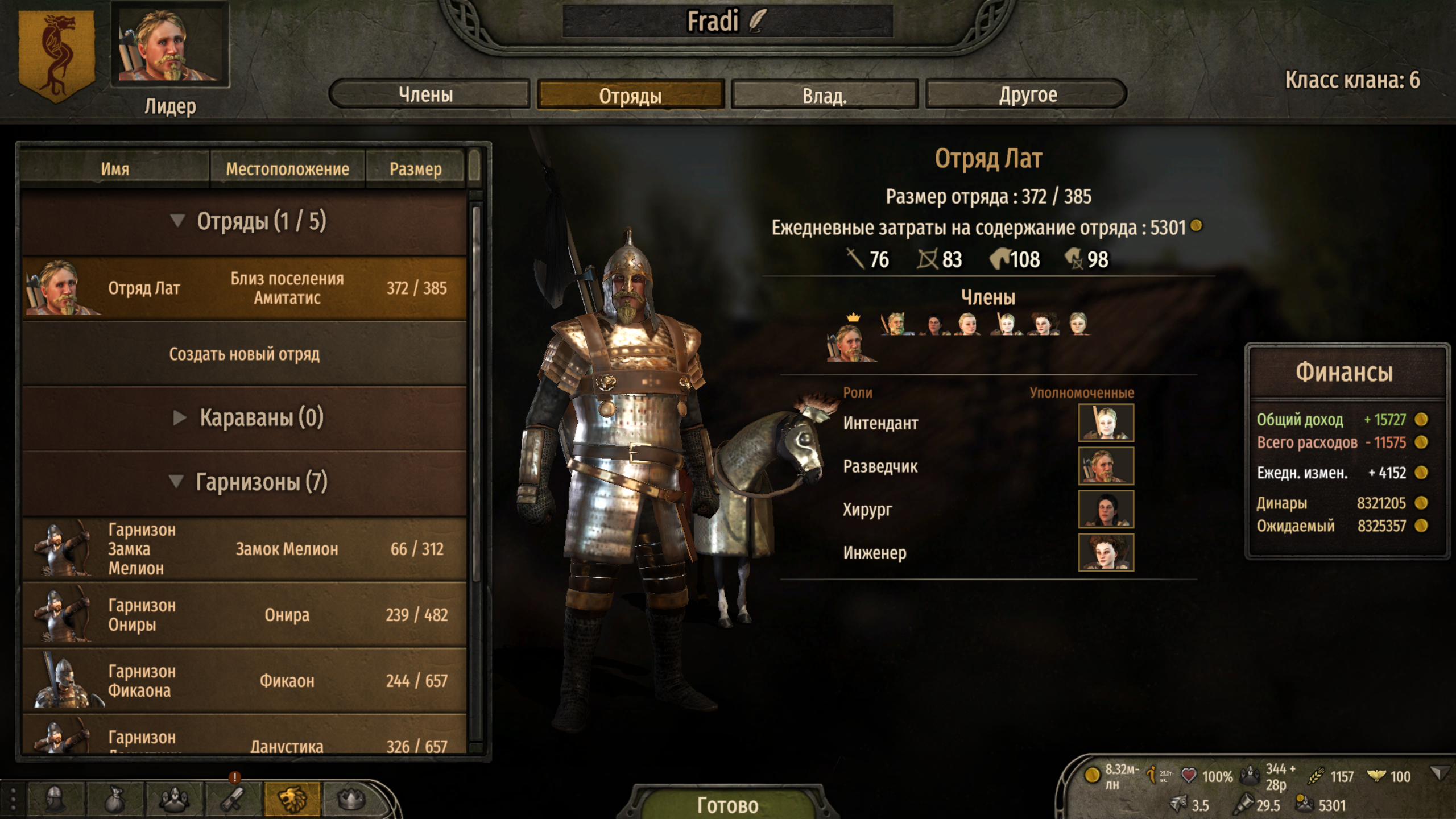Screen dimensions: 1456x819
Task: Change the Хирург role assignee portrait
Action: 1106,509
